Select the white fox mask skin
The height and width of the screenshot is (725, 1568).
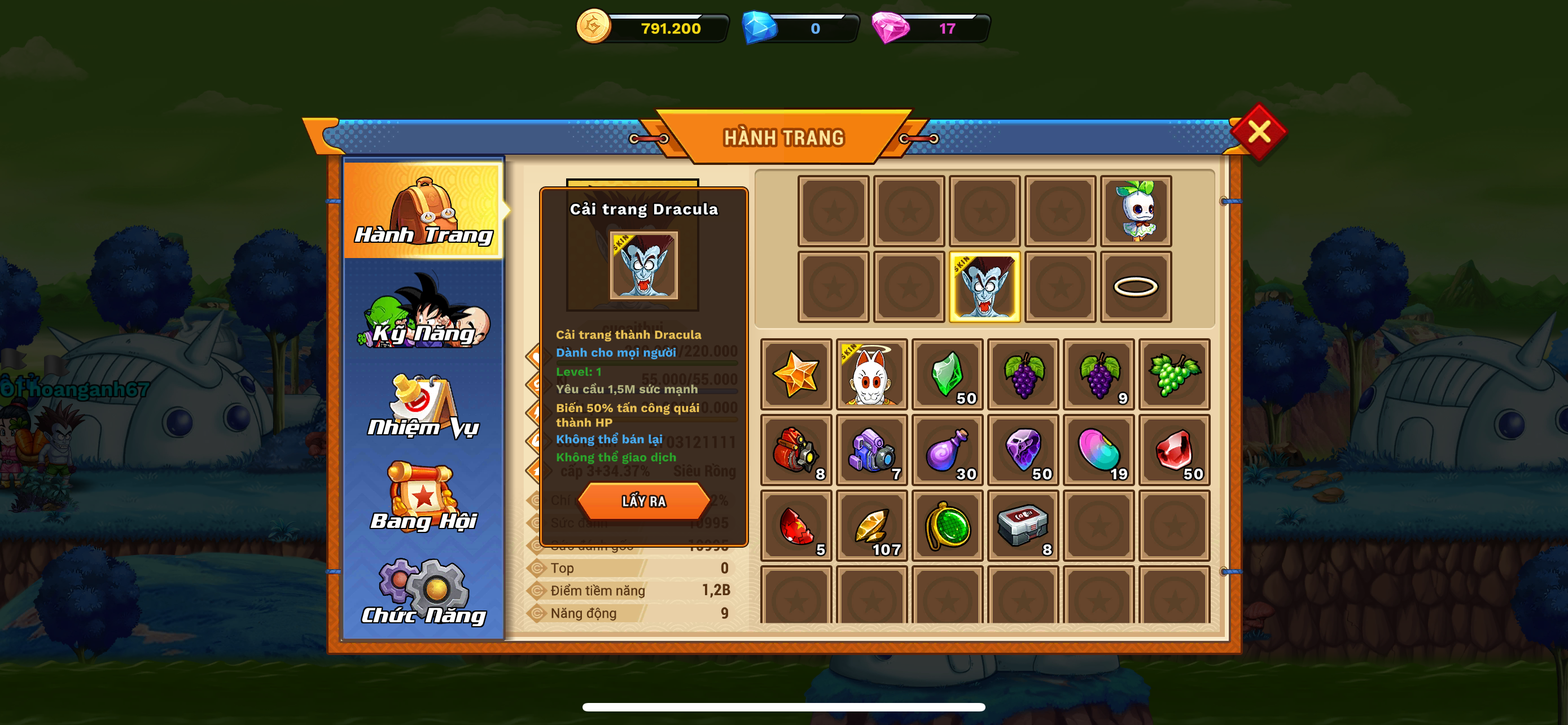tap(871, 374)
